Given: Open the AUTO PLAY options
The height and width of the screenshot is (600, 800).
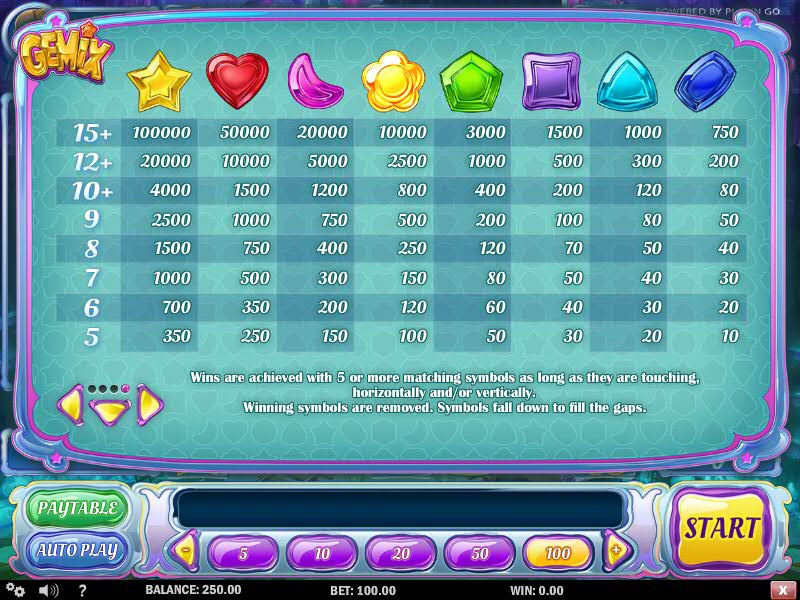Looking at the screenshot, I should coord(78,550).
